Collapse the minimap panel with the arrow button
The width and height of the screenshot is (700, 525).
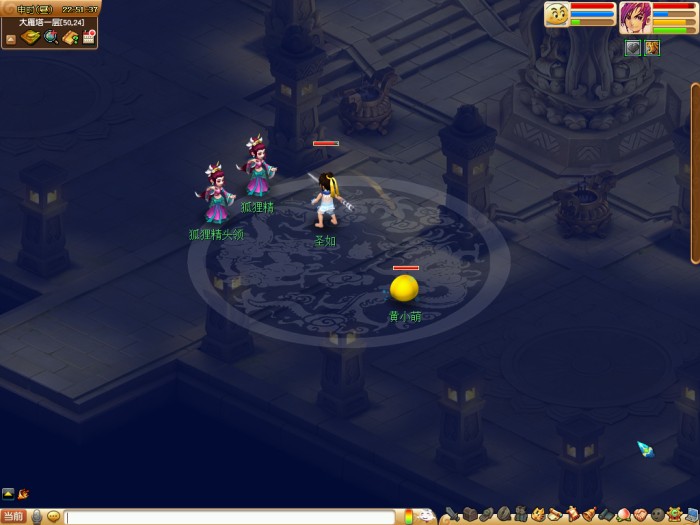tap(10, 39)
